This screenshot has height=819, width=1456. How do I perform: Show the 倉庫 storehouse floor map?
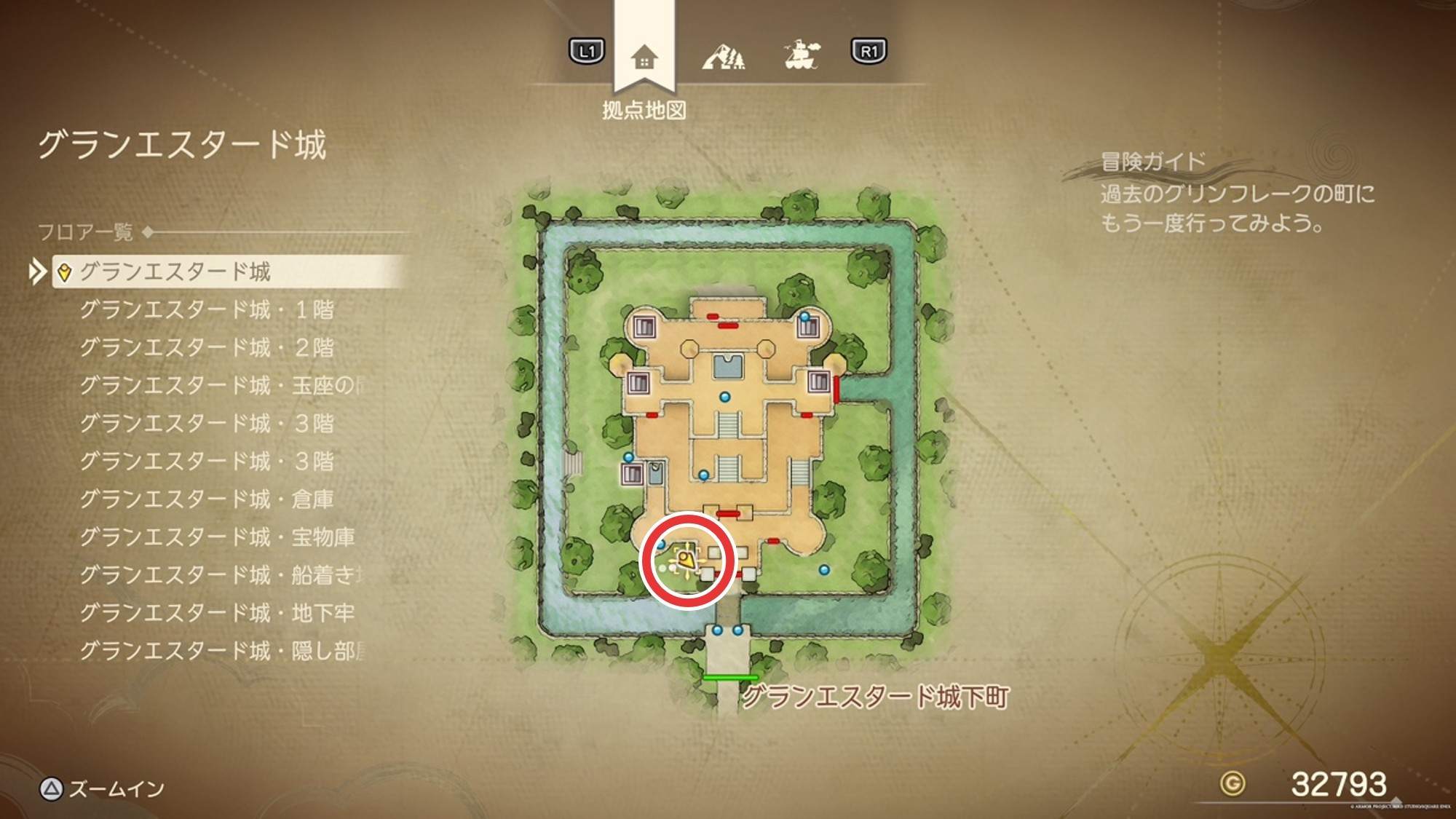coord(207,499)
